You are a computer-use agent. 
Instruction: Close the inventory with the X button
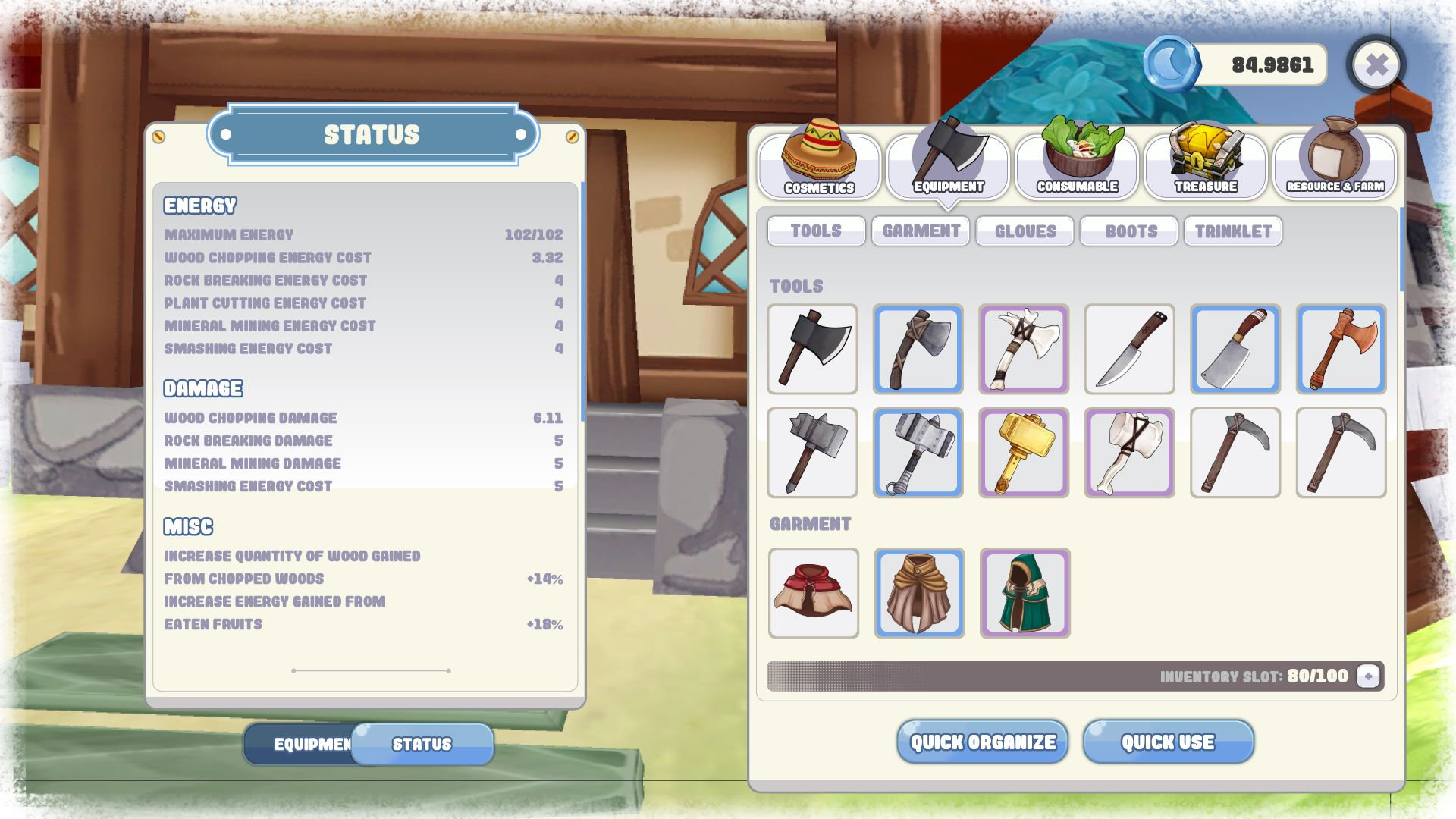pyautogui.click(x=1376, y=65)
